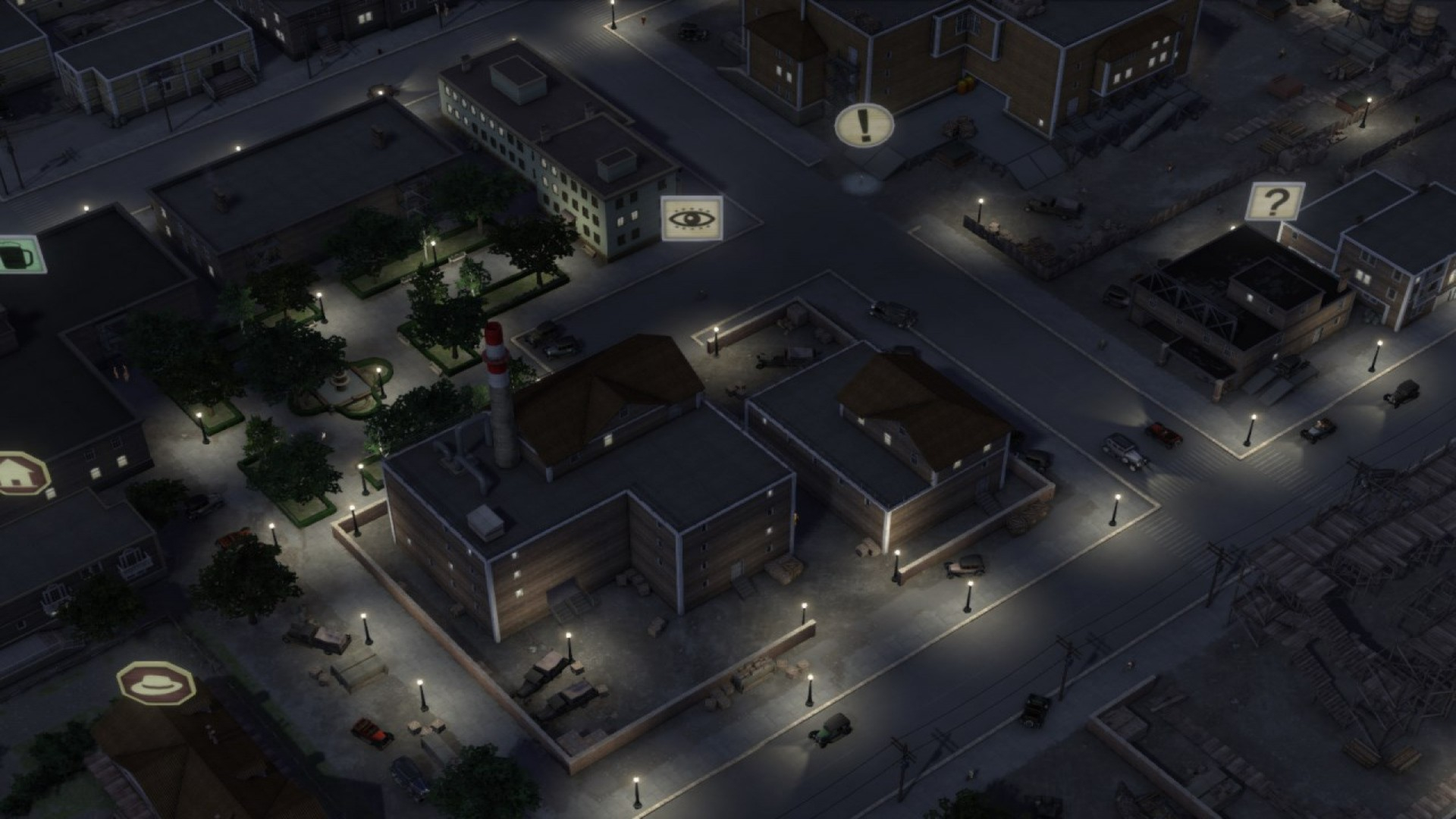Choose the house safehouse marker

pos(20,473)
